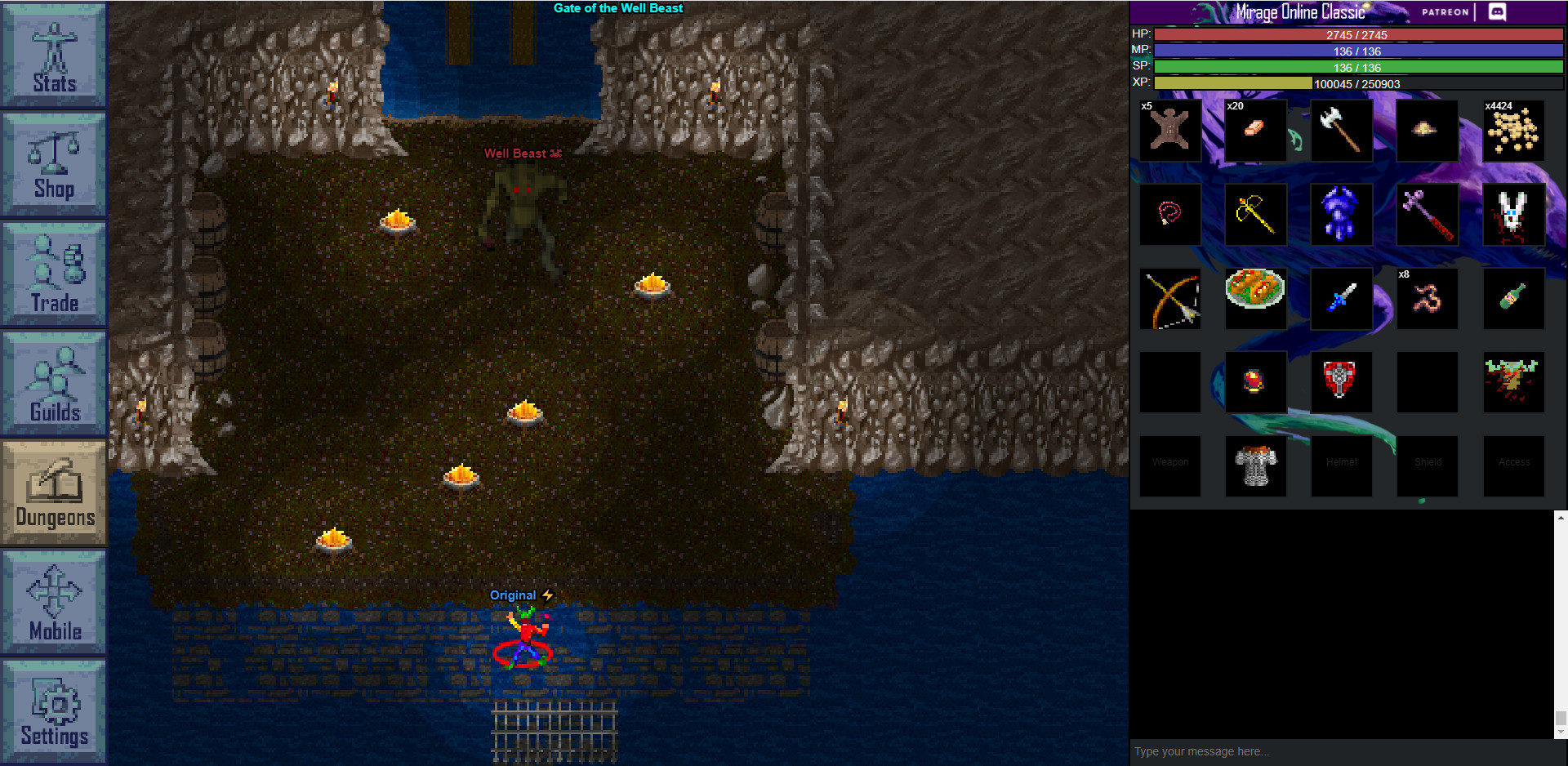Click the equipped chainmail in Armor slot

(1255, 465)
